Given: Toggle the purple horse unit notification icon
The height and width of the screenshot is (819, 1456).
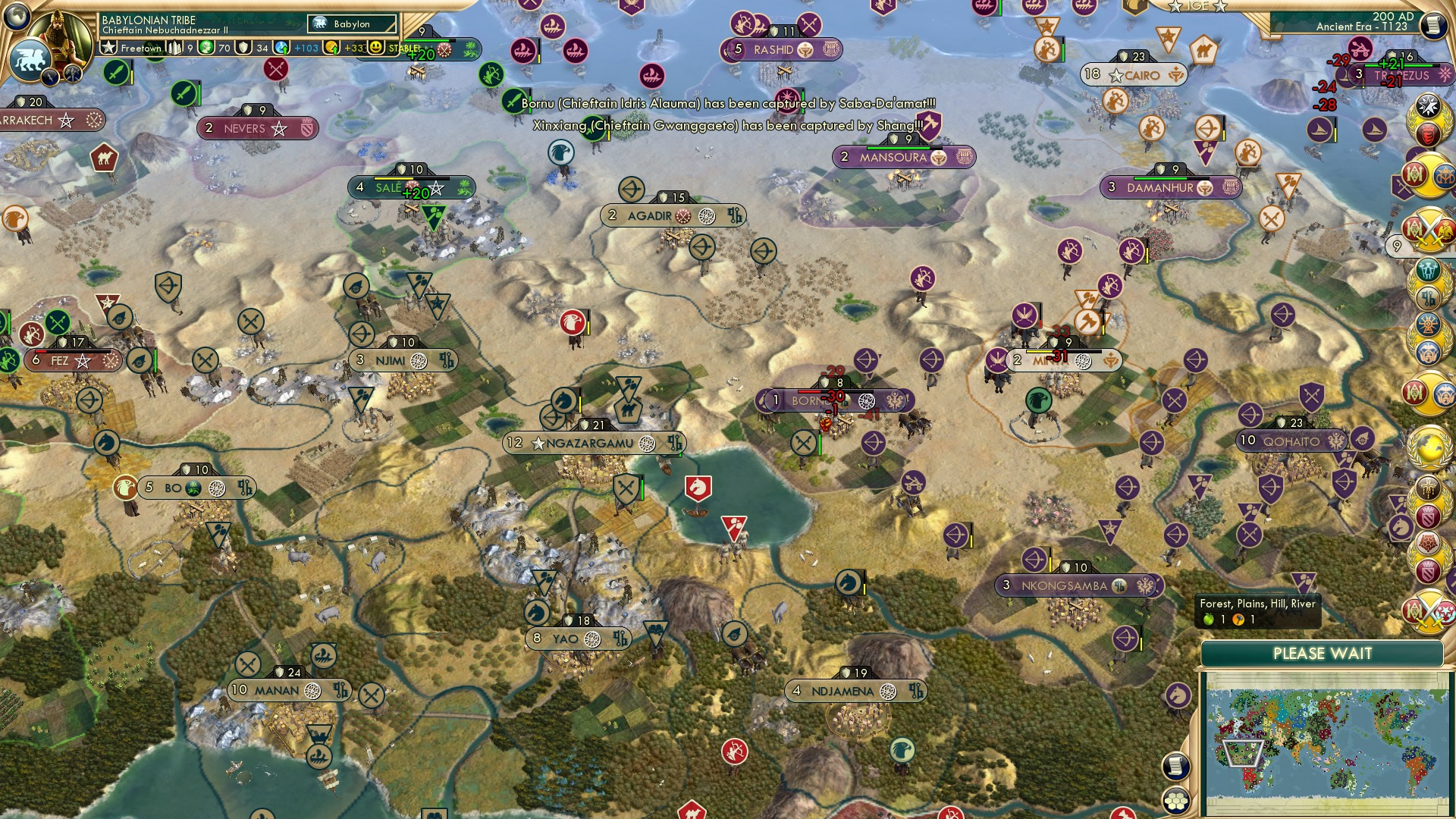Looking at the screenshot, I should tap(1177, 697).
